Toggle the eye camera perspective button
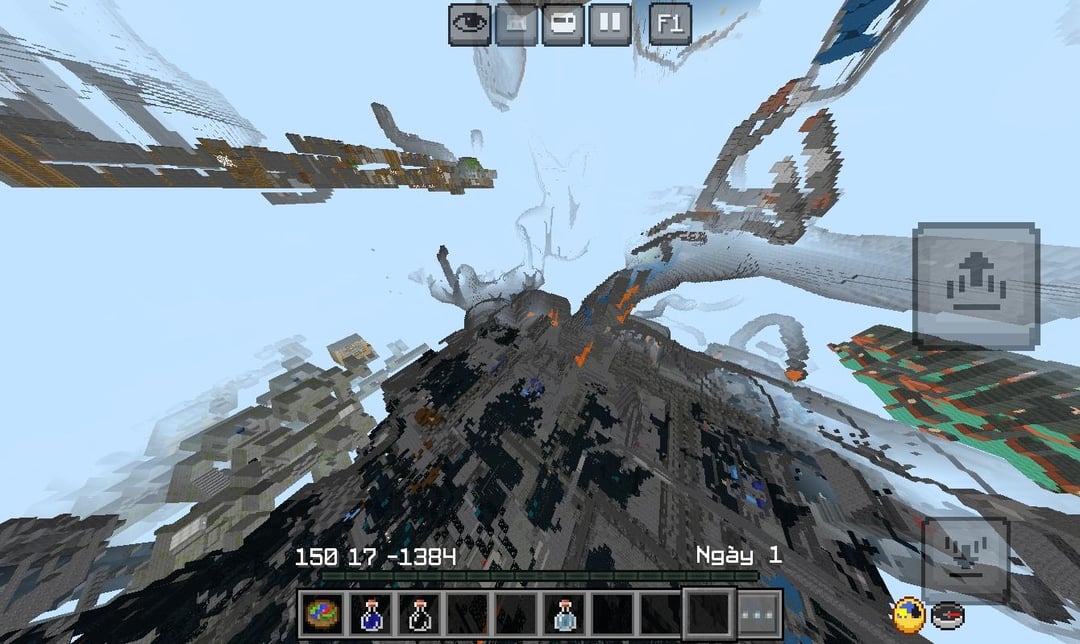The image size is (1080, 644). pyautogui.click(x=469, y=23)
